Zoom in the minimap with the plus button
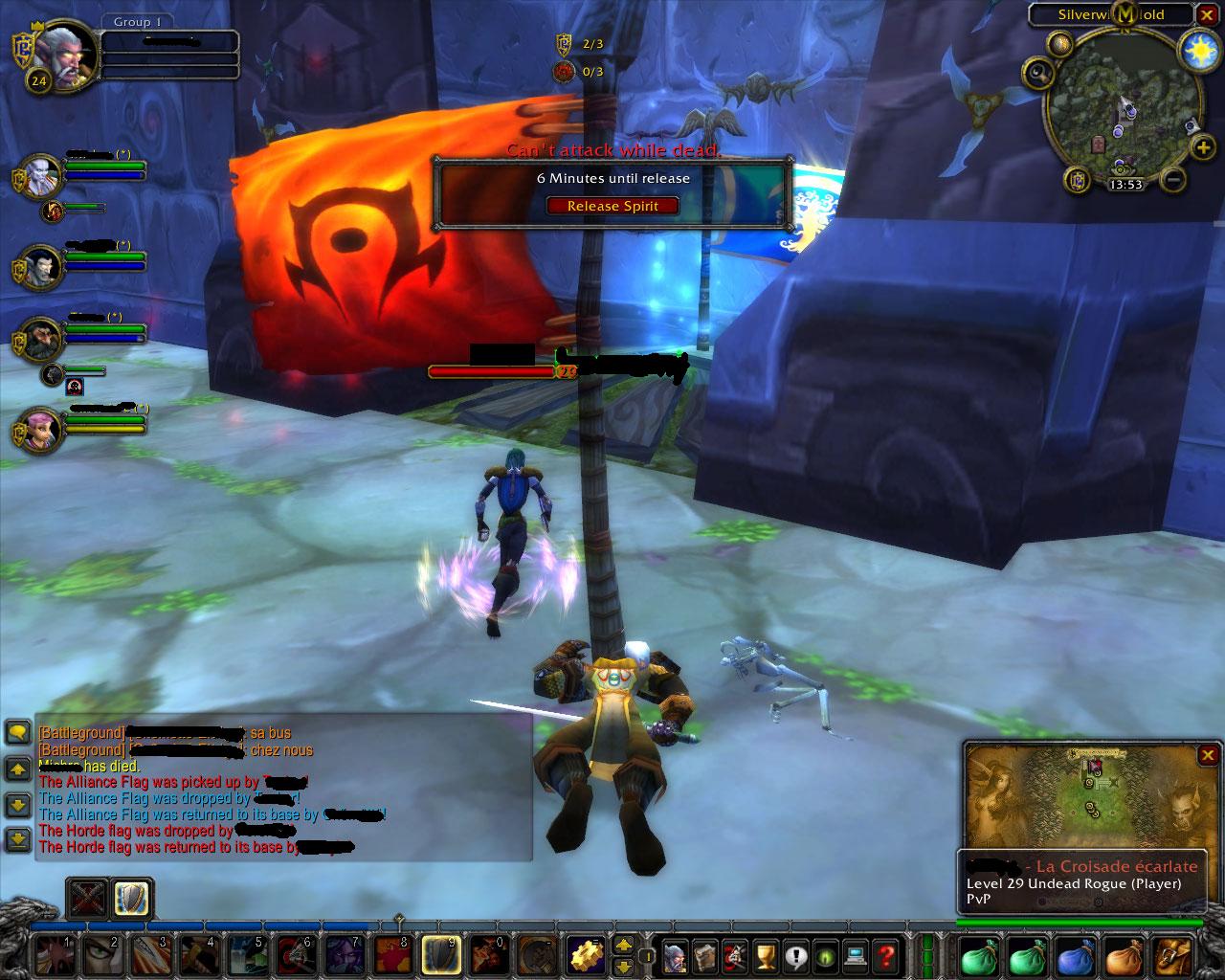Viewport: 1225px width, 980px height. coord(1202,149)
